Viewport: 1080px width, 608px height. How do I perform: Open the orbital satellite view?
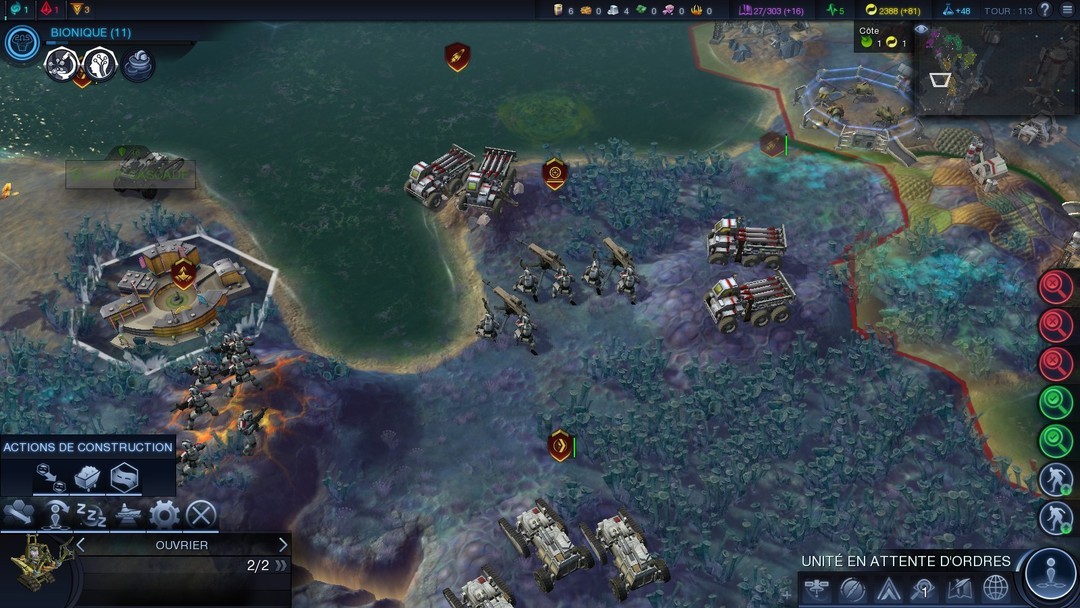pyautogui.click(x=816, y=589)
